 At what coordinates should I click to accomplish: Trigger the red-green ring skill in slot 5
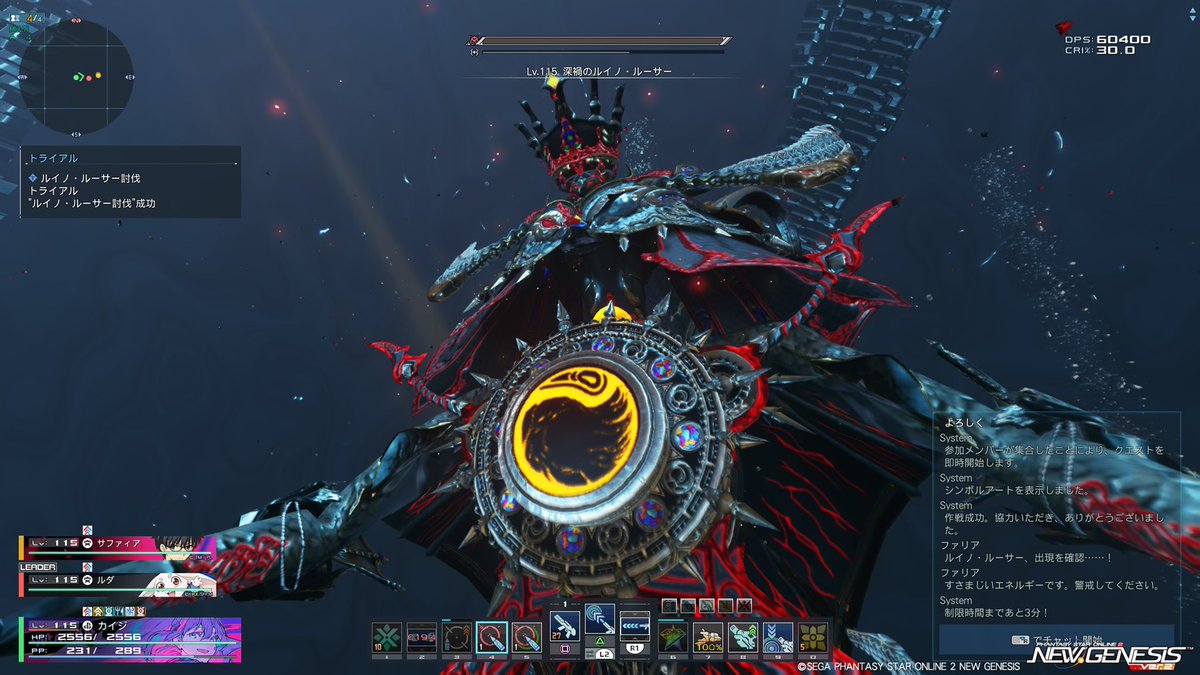pos(527,638)
